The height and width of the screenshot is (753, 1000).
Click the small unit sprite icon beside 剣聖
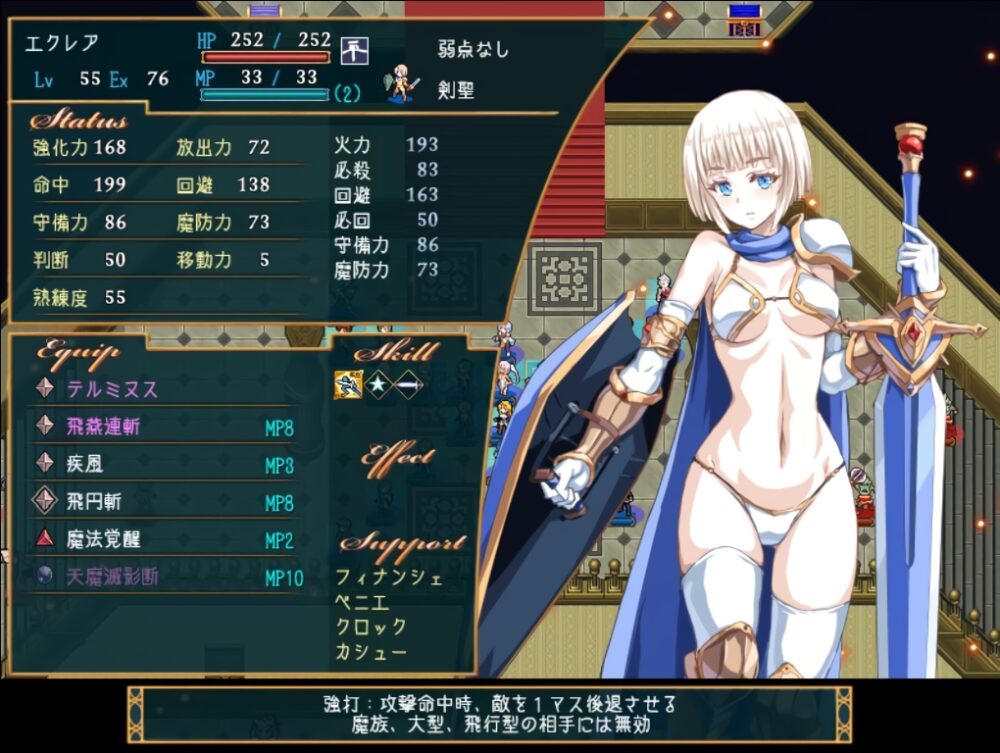tap(403, 85)
